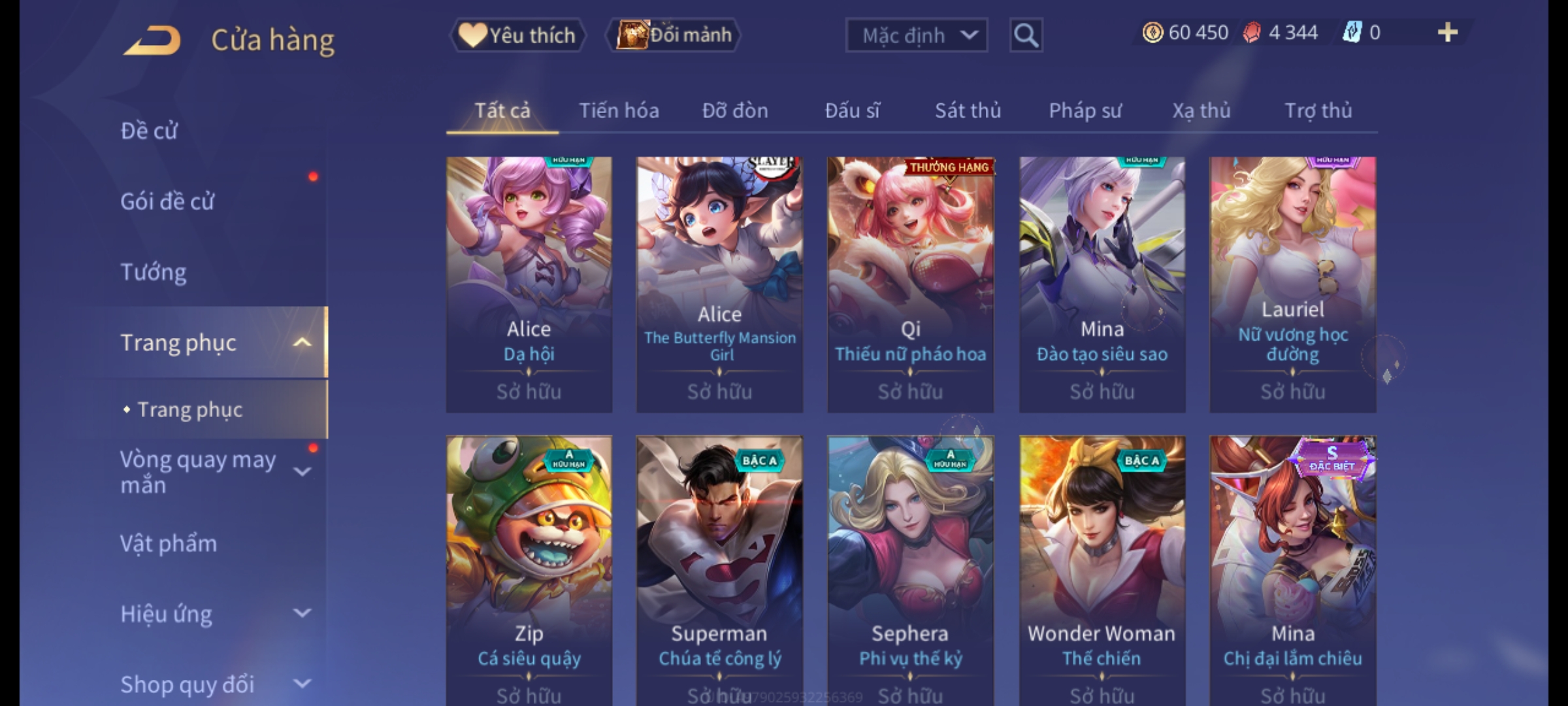Screen dimensions: 1568x706
Task: Go back using the gold arrow button
Action: point(152,41)
